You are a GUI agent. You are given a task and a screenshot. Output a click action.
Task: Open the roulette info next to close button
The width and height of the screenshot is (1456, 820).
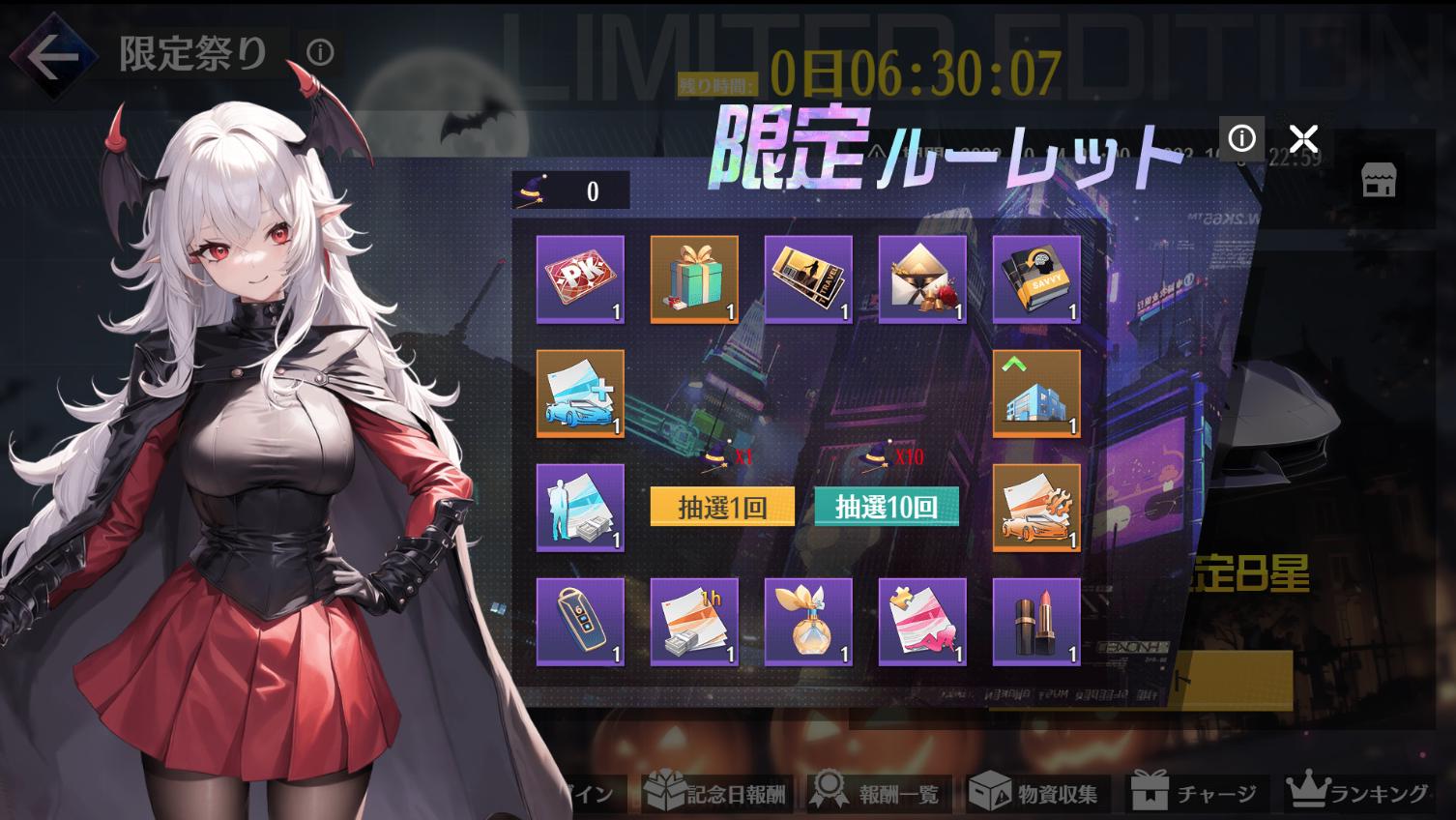[x=1241, y=137]
